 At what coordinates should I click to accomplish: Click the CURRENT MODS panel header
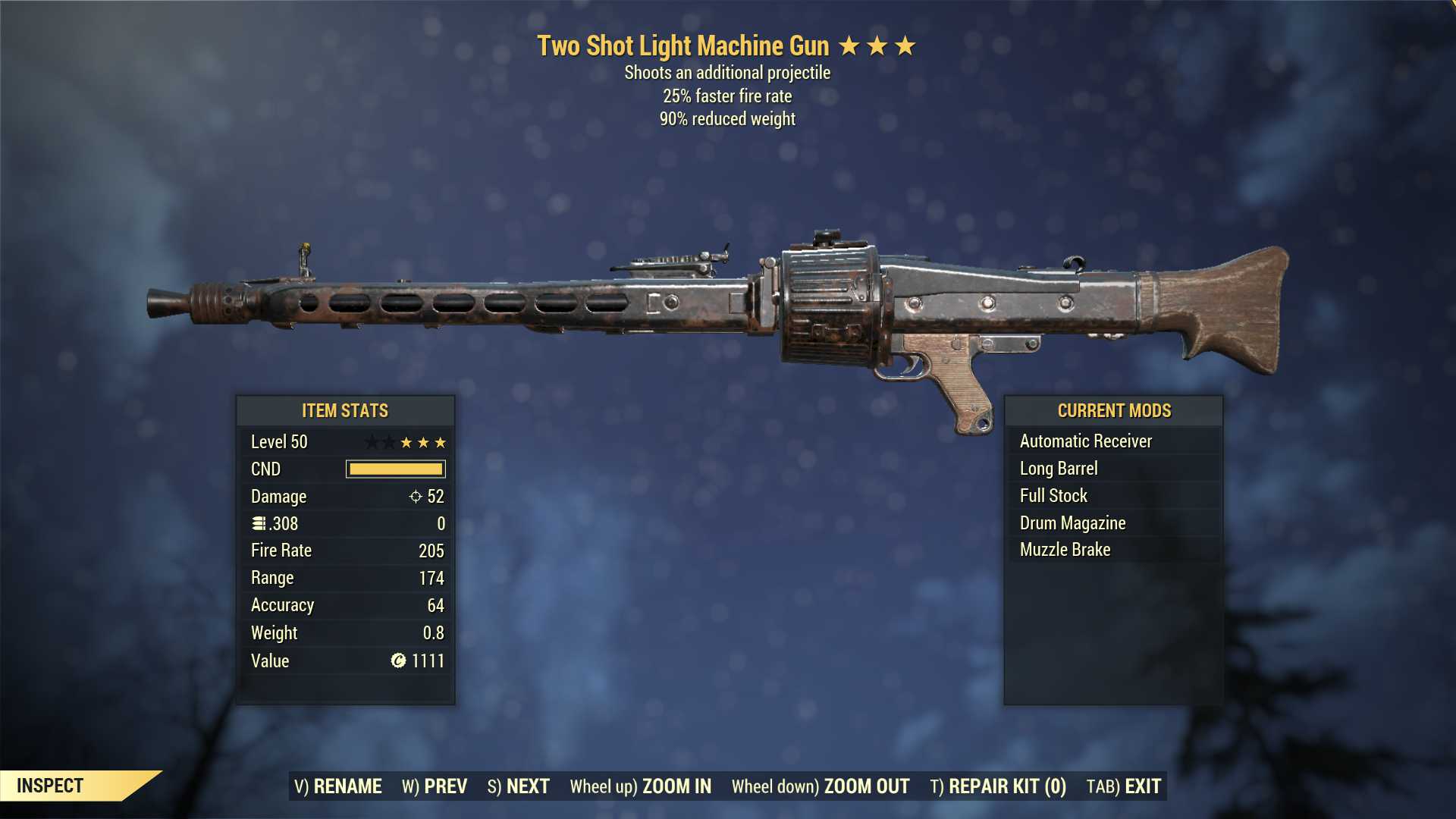[1114, 410]
